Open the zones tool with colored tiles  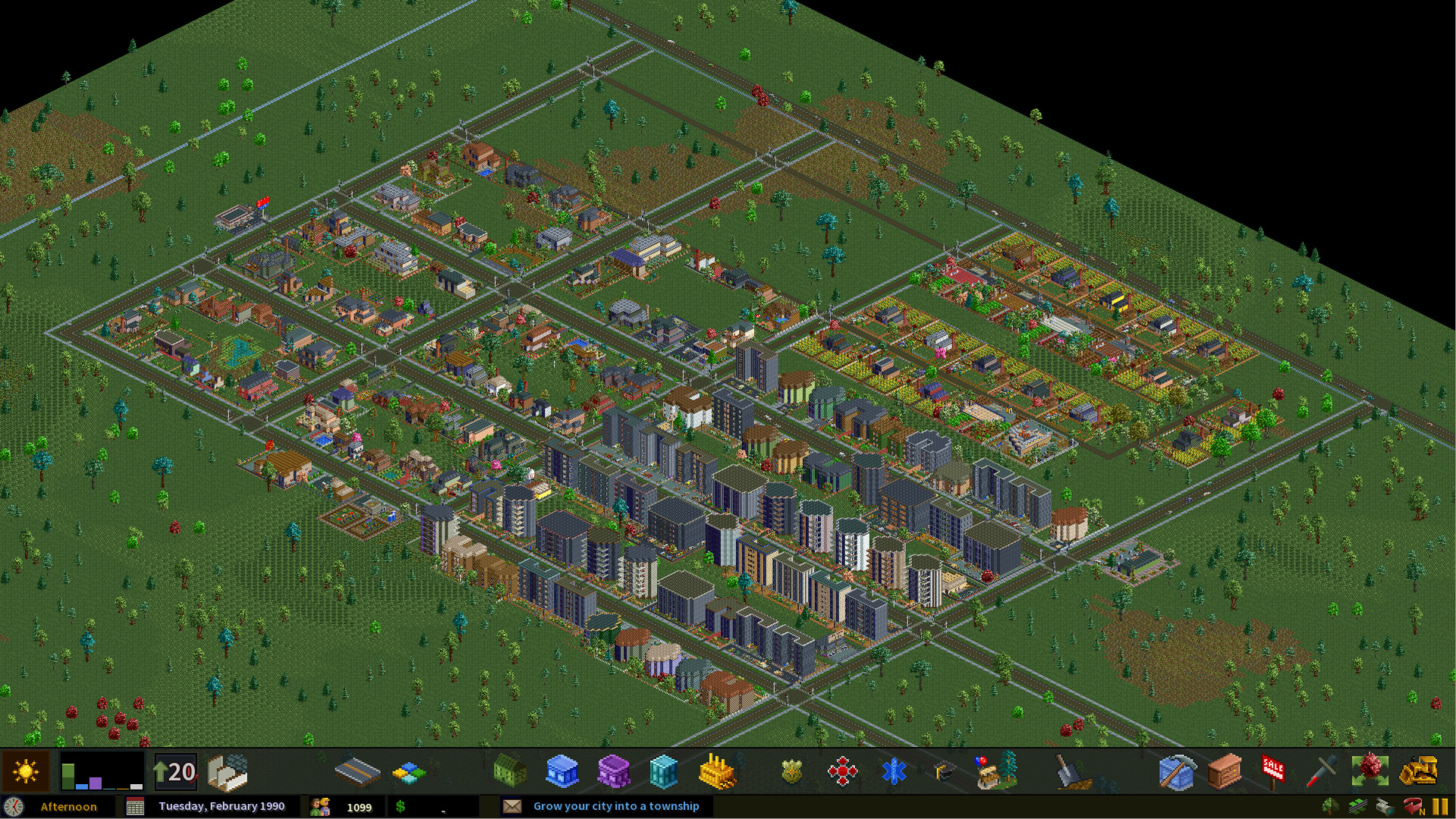click(x=407, y=771)
